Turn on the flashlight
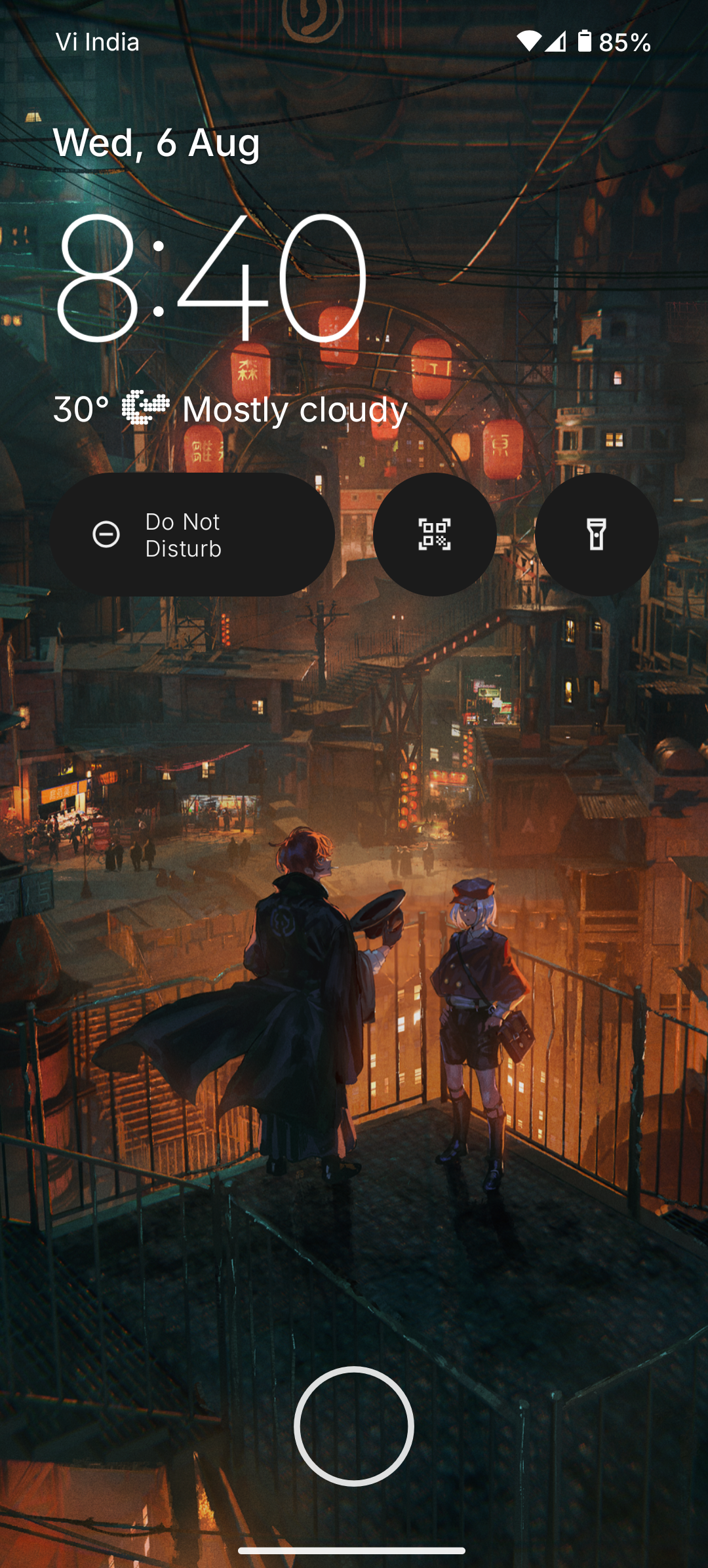Screen dimensions: 708x1568 [596, 534]
